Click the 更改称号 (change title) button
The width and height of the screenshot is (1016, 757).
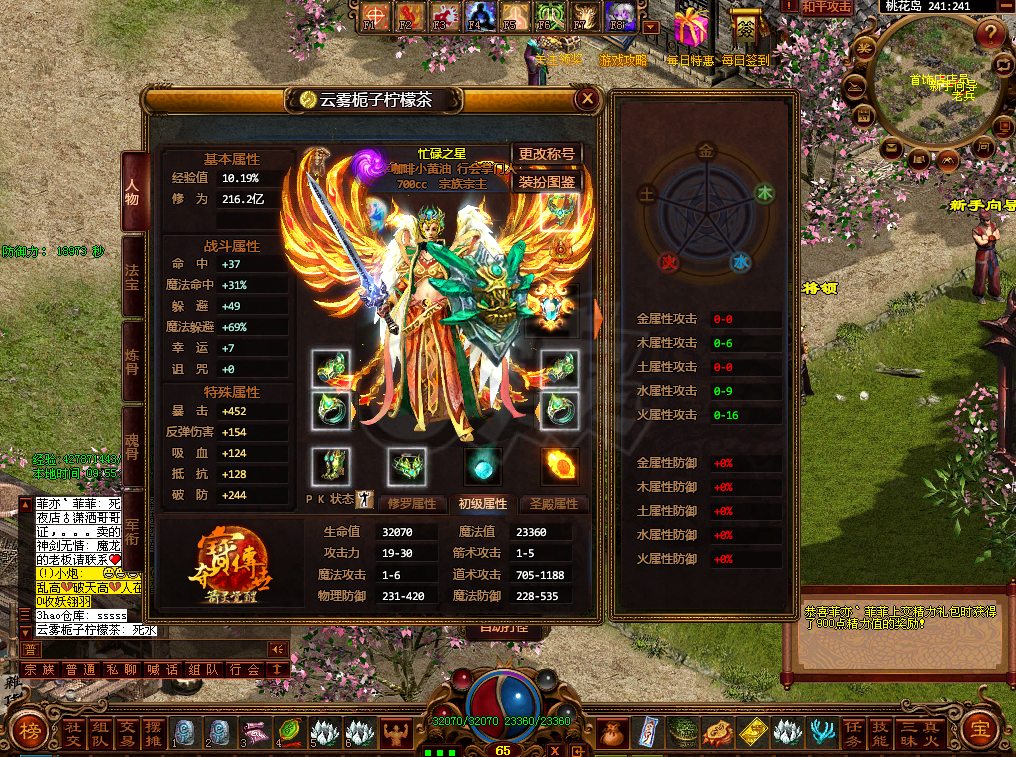(x=547, y=154)
